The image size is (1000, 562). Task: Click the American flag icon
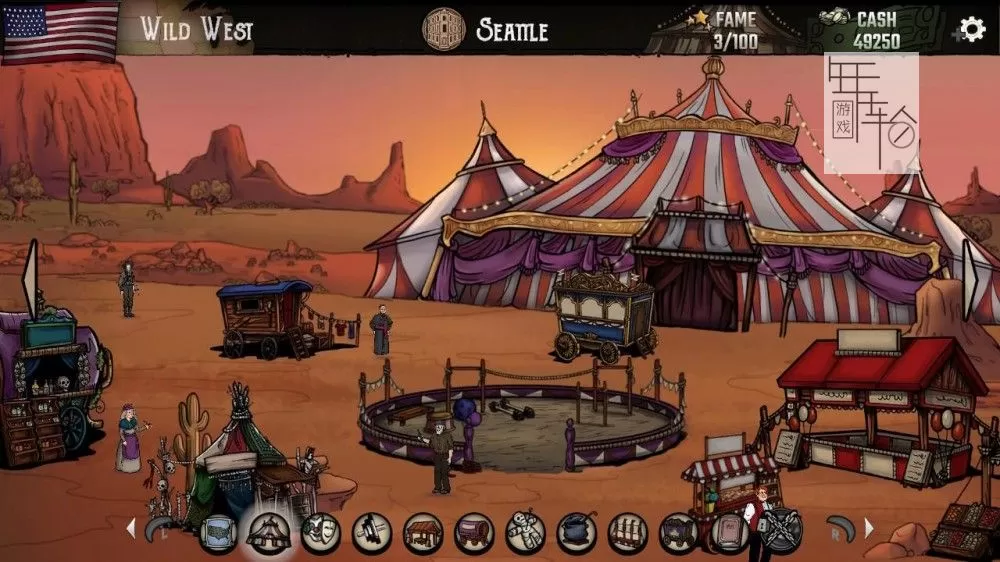(x=60, y=31)
